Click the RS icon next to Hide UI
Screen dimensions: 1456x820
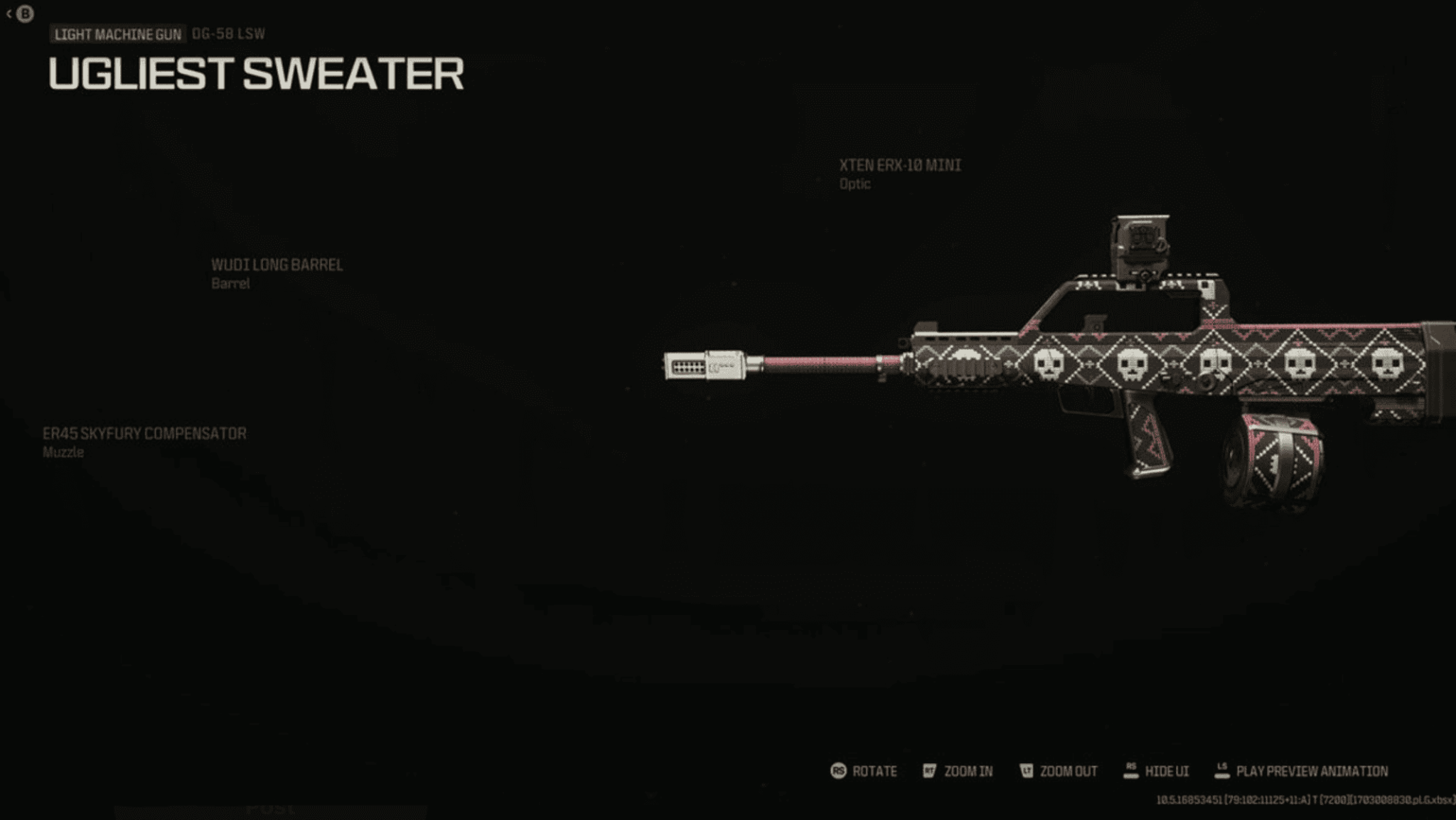point(1130,769)
